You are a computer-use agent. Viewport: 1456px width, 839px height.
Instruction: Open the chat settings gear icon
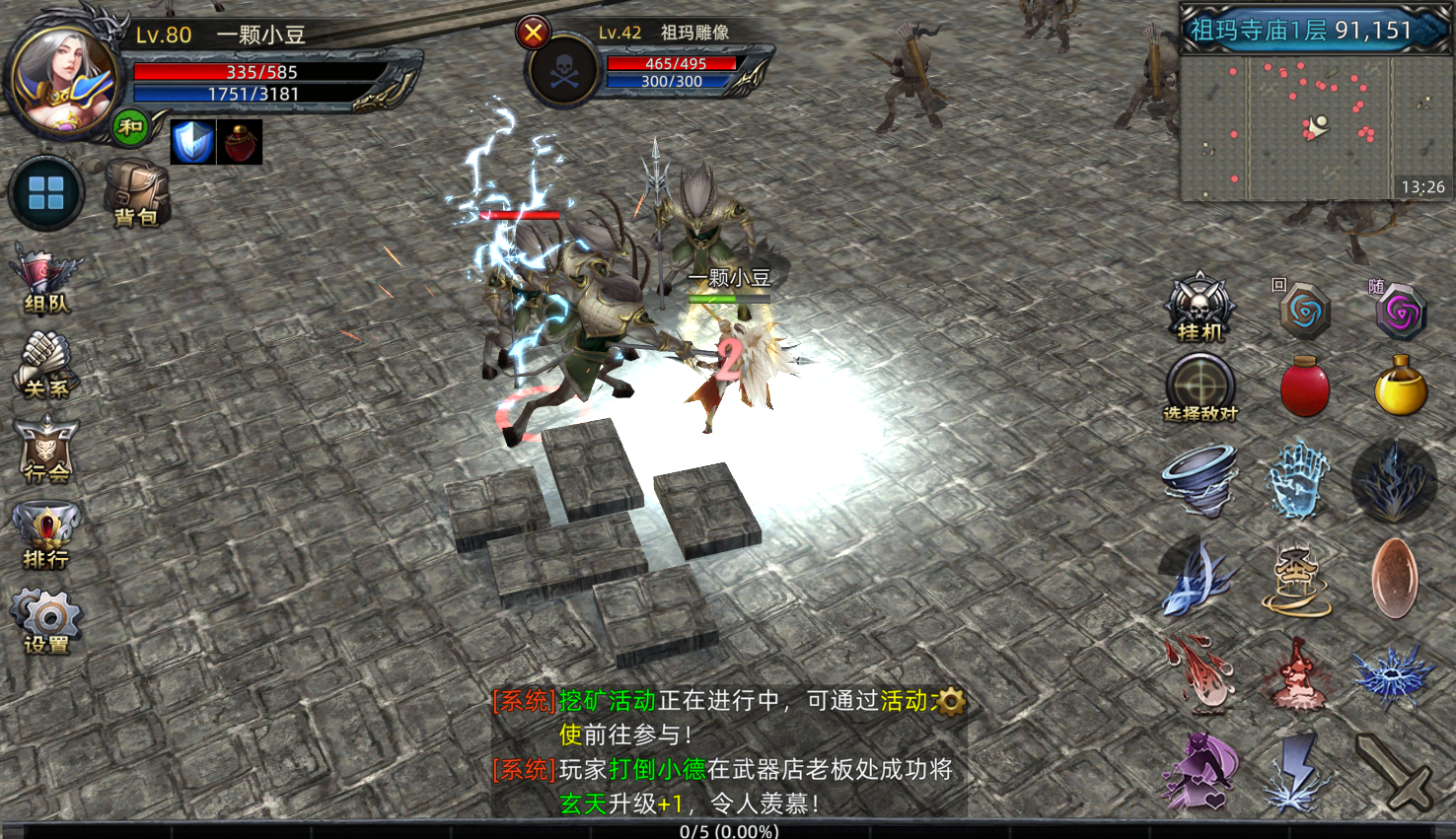coord(951,701)
